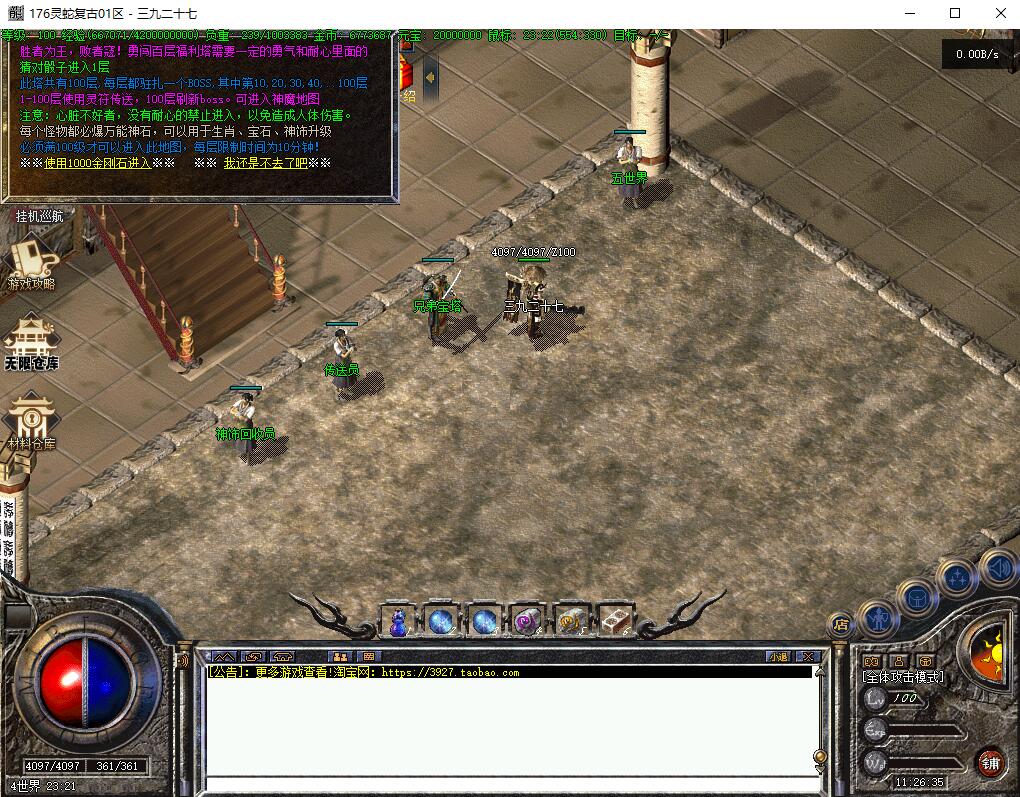Open the 游戏攻略 game guide icon
This screenshot has height=797, width=1020.
pos(31,263)
